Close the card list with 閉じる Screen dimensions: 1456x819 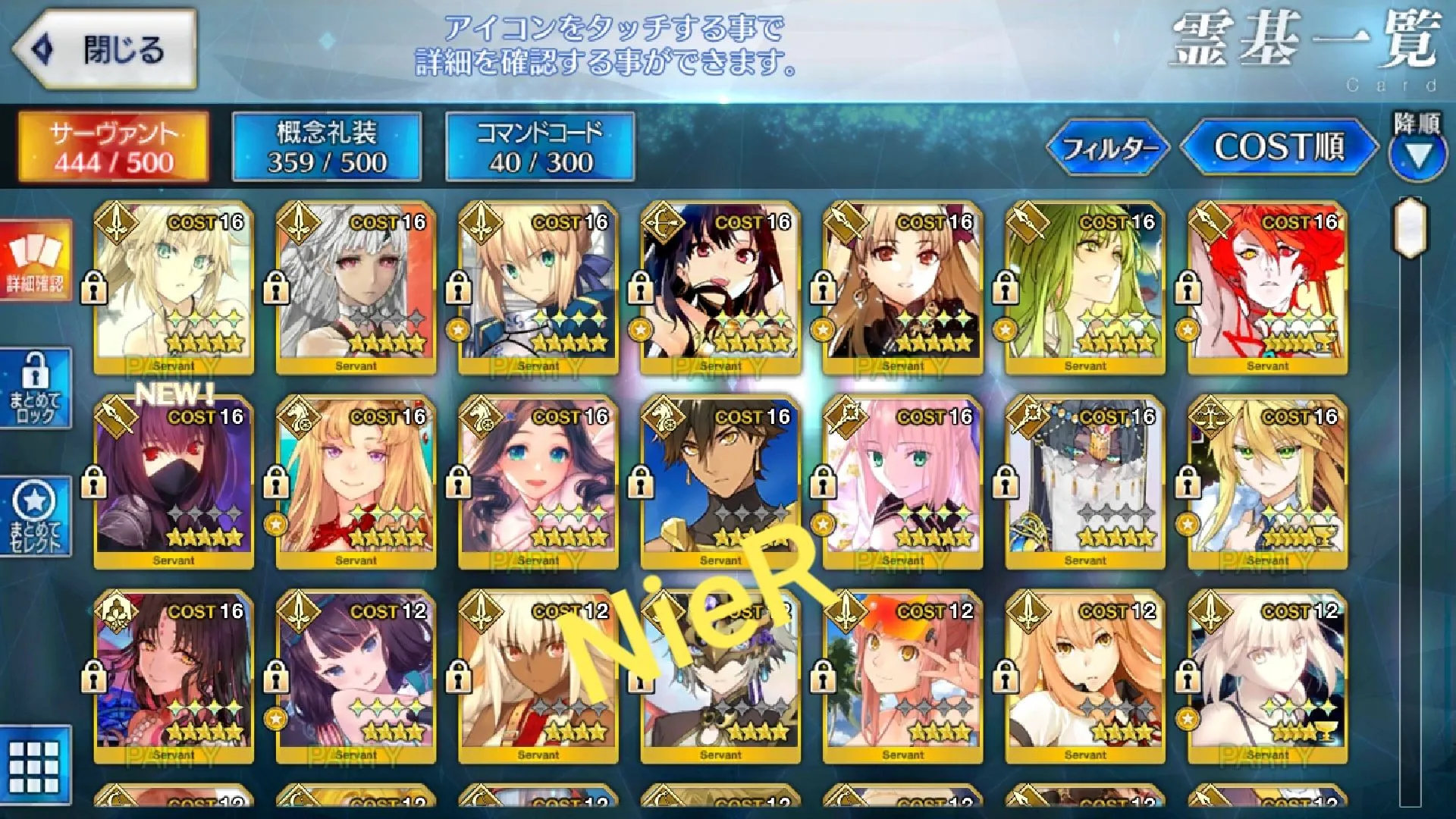tap(105, 50)
